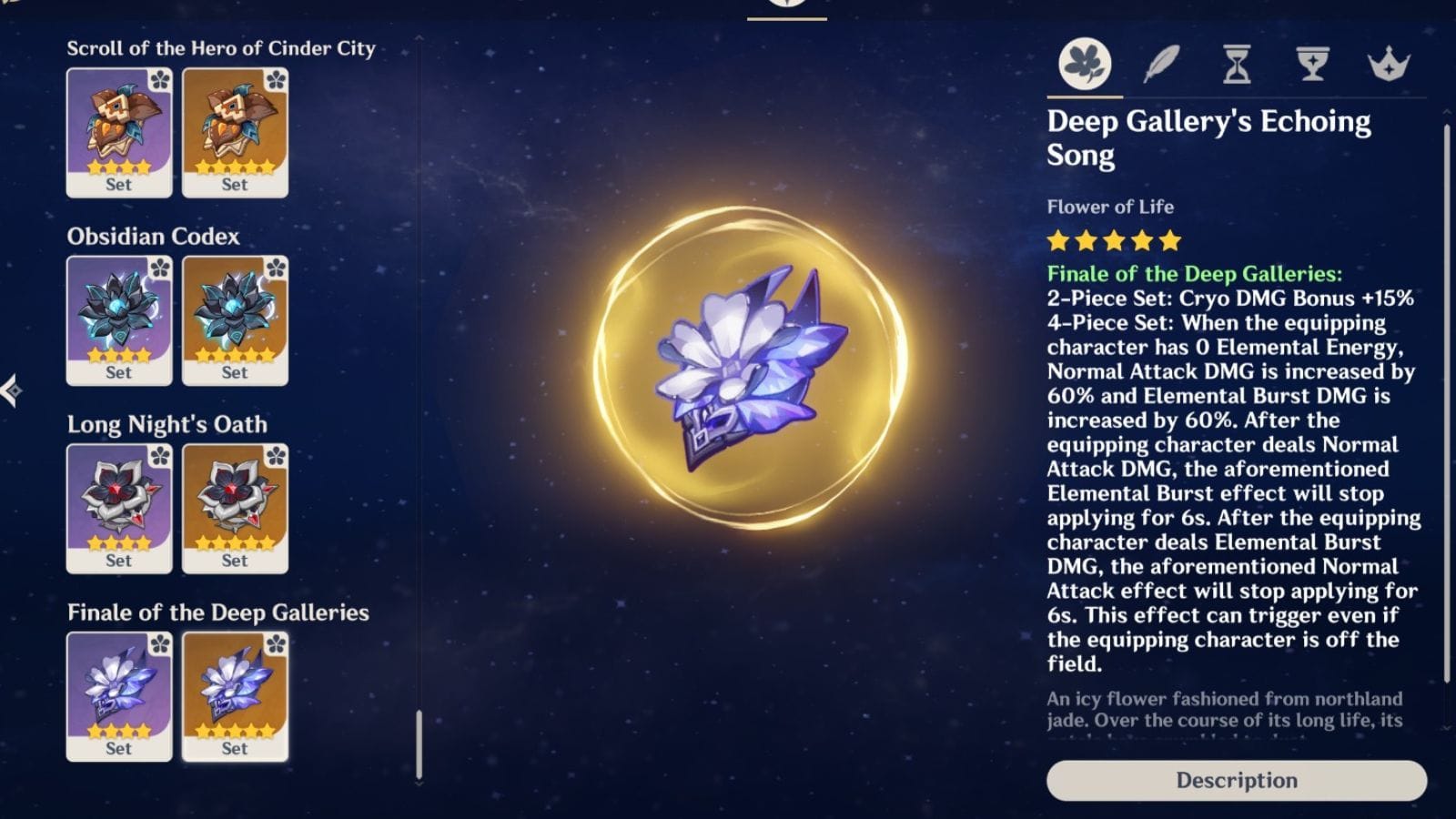Select the 4-star Obsidian Codex artifact
This screenshot has width=1456, height=819.
point(119,318)
